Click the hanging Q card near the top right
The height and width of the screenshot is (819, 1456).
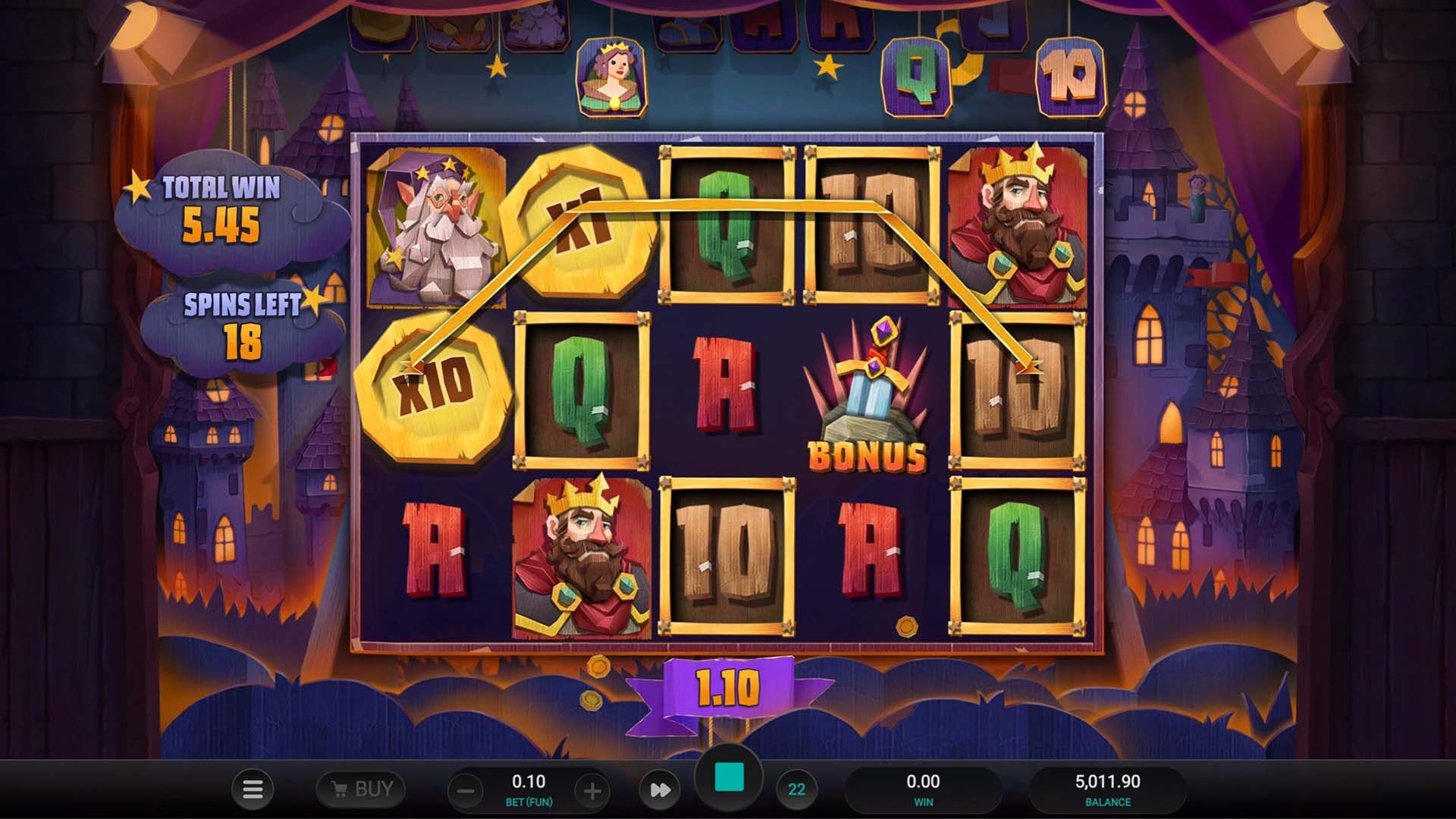click(x=916, y=76)
